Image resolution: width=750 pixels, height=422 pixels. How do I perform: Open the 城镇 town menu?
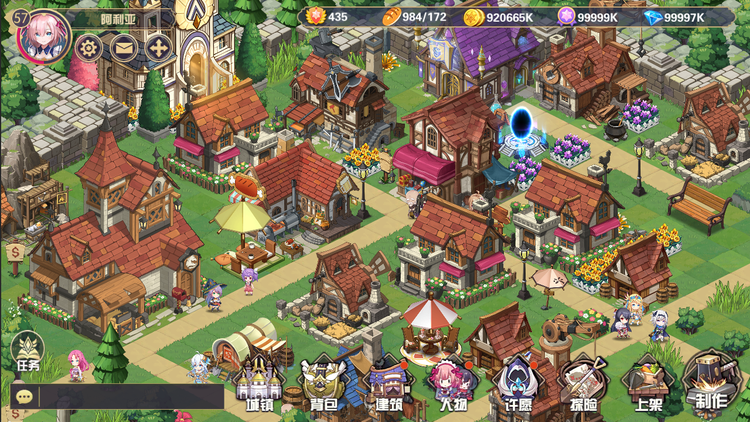259,384
